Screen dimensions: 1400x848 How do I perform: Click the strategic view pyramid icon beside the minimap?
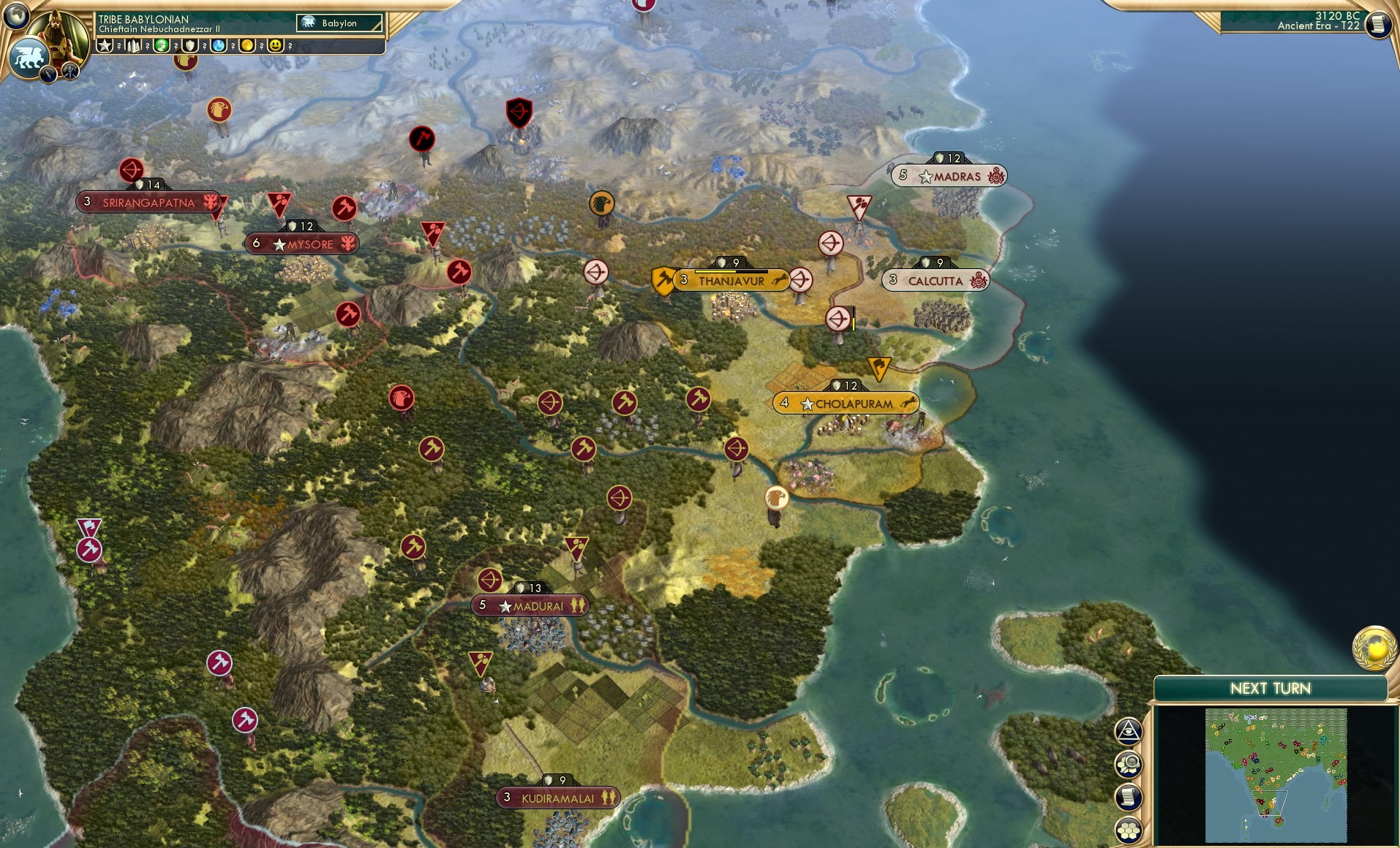tap(1129, 731)
